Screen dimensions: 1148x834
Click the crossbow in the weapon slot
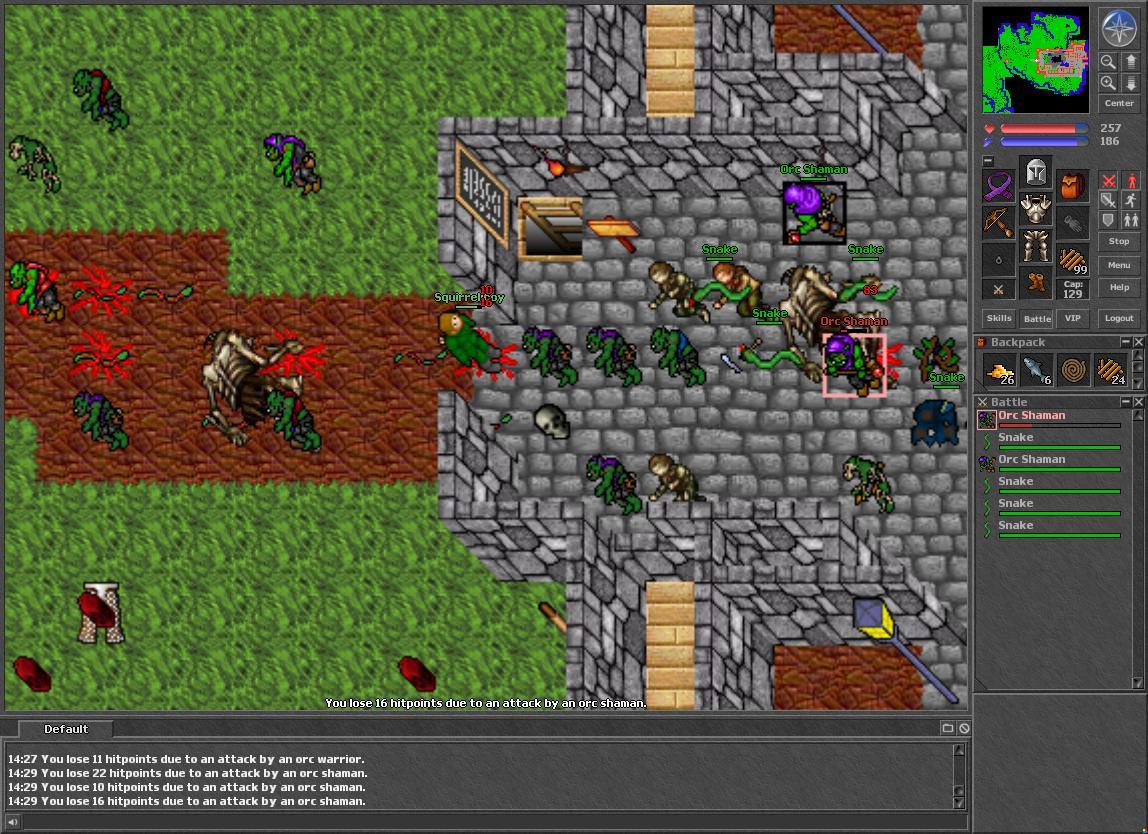pos(998,223)
